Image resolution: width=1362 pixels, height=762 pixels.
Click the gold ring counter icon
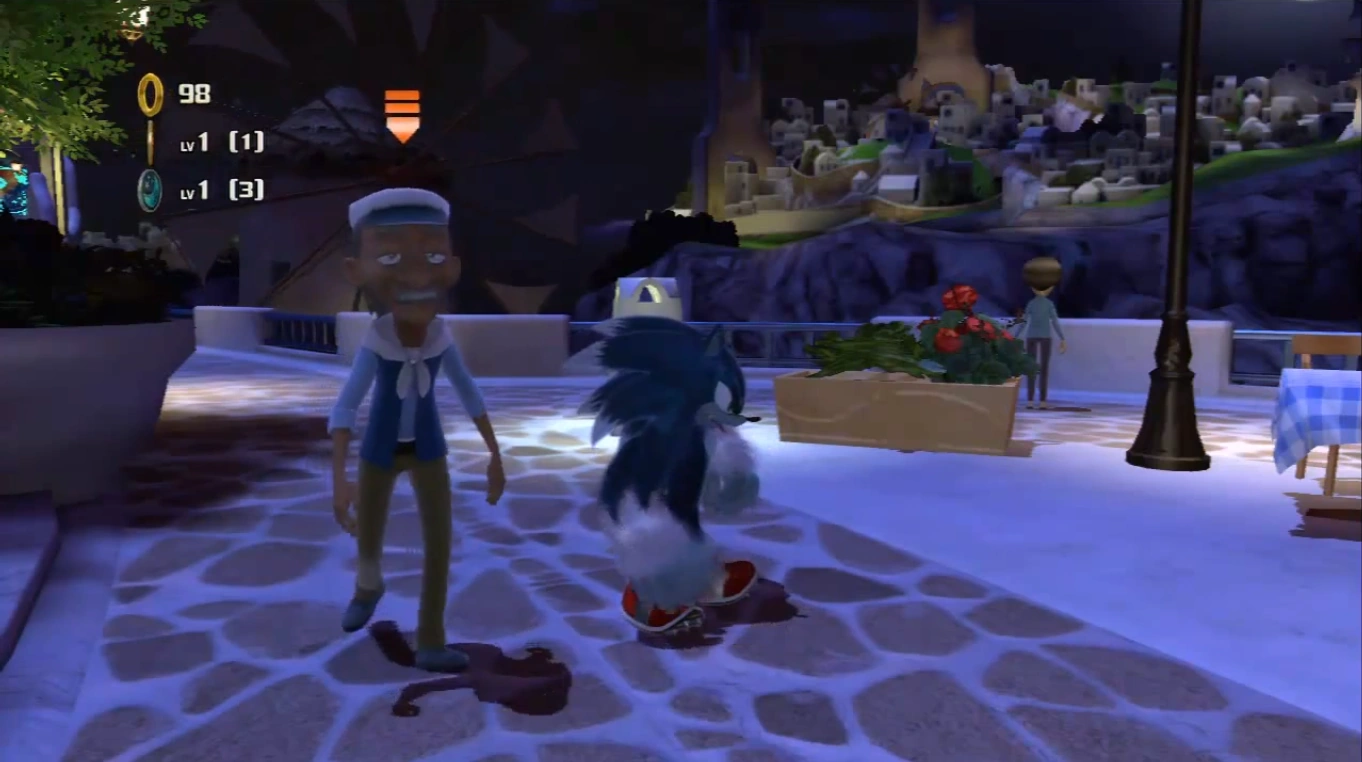coord(150,95)
